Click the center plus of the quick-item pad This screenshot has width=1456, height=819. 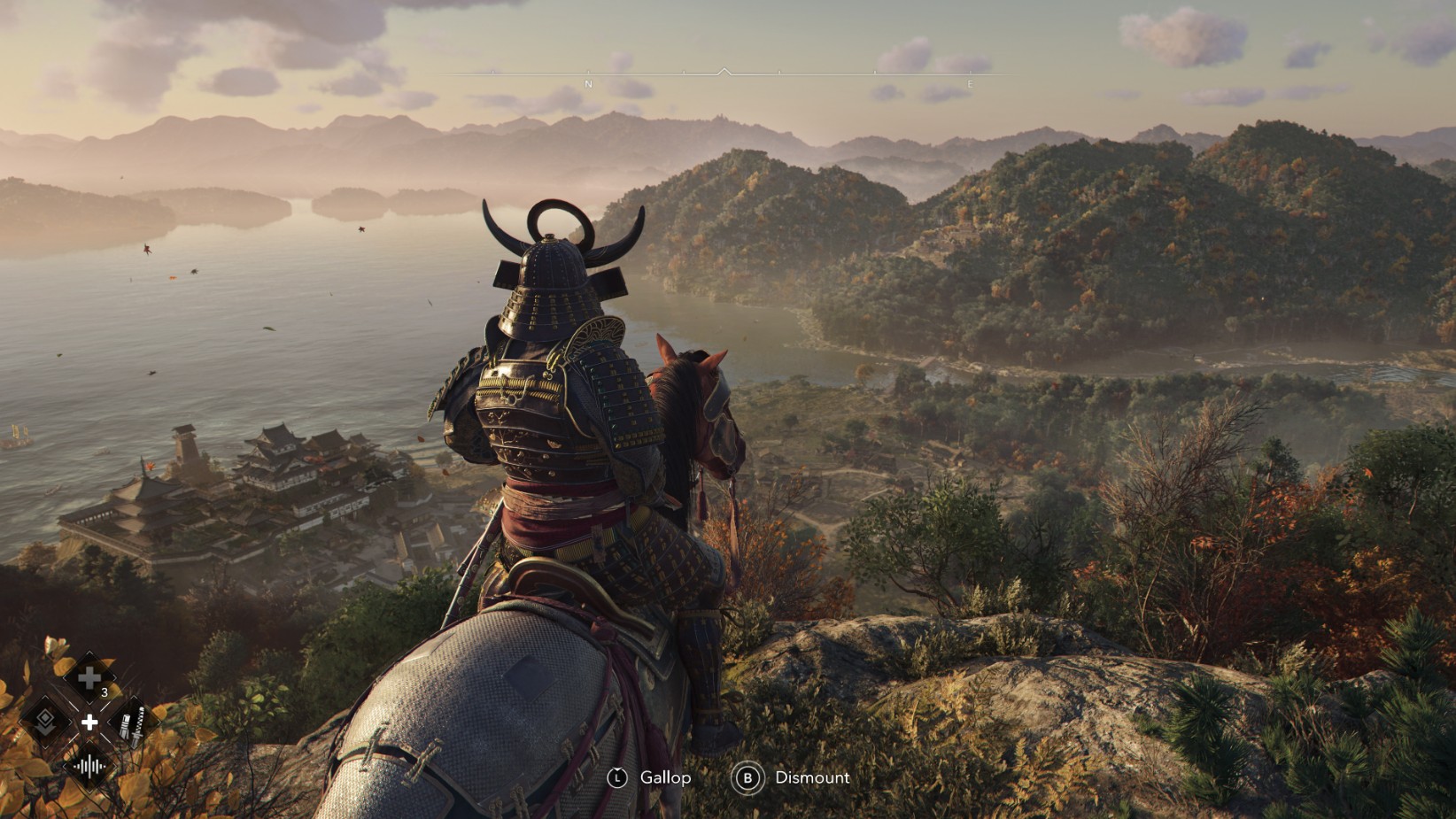pos(90,722)
